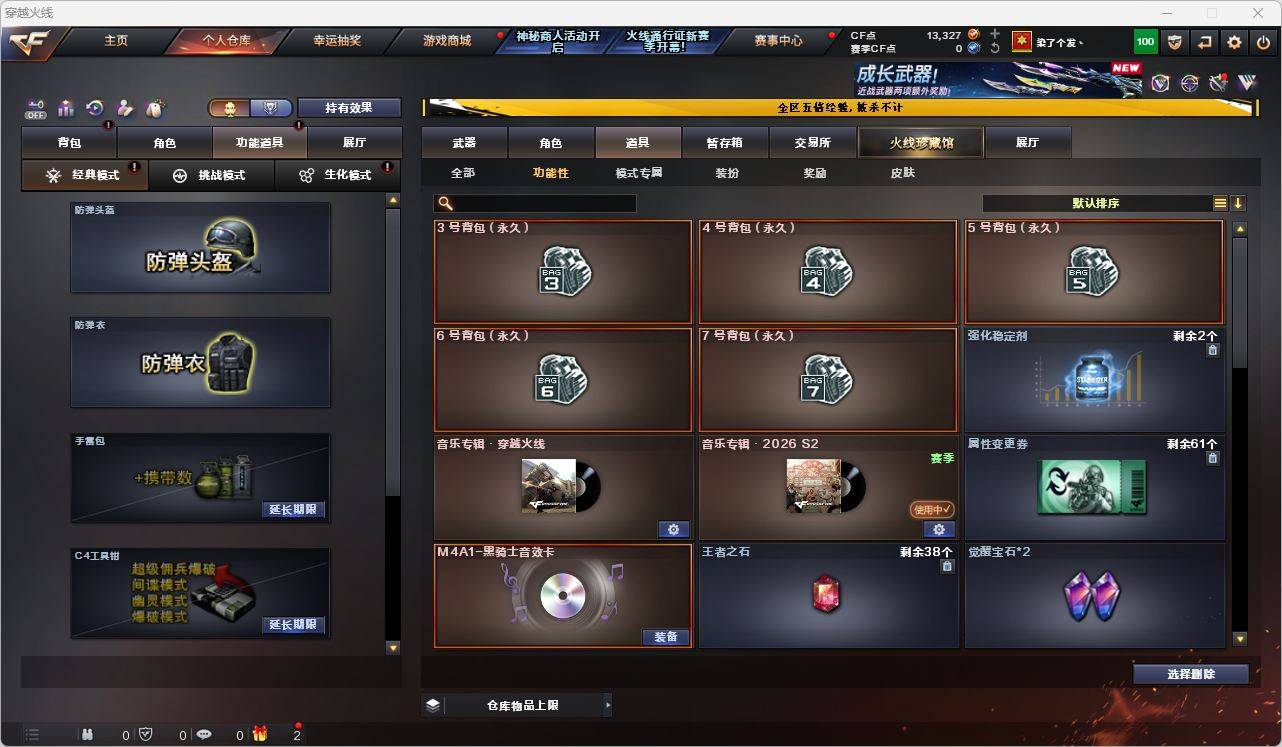The height and width of the screenshot is (747, 1282).
Task: Switch the OFF toggle in the upper left corner
Action: tap(36, 108)
